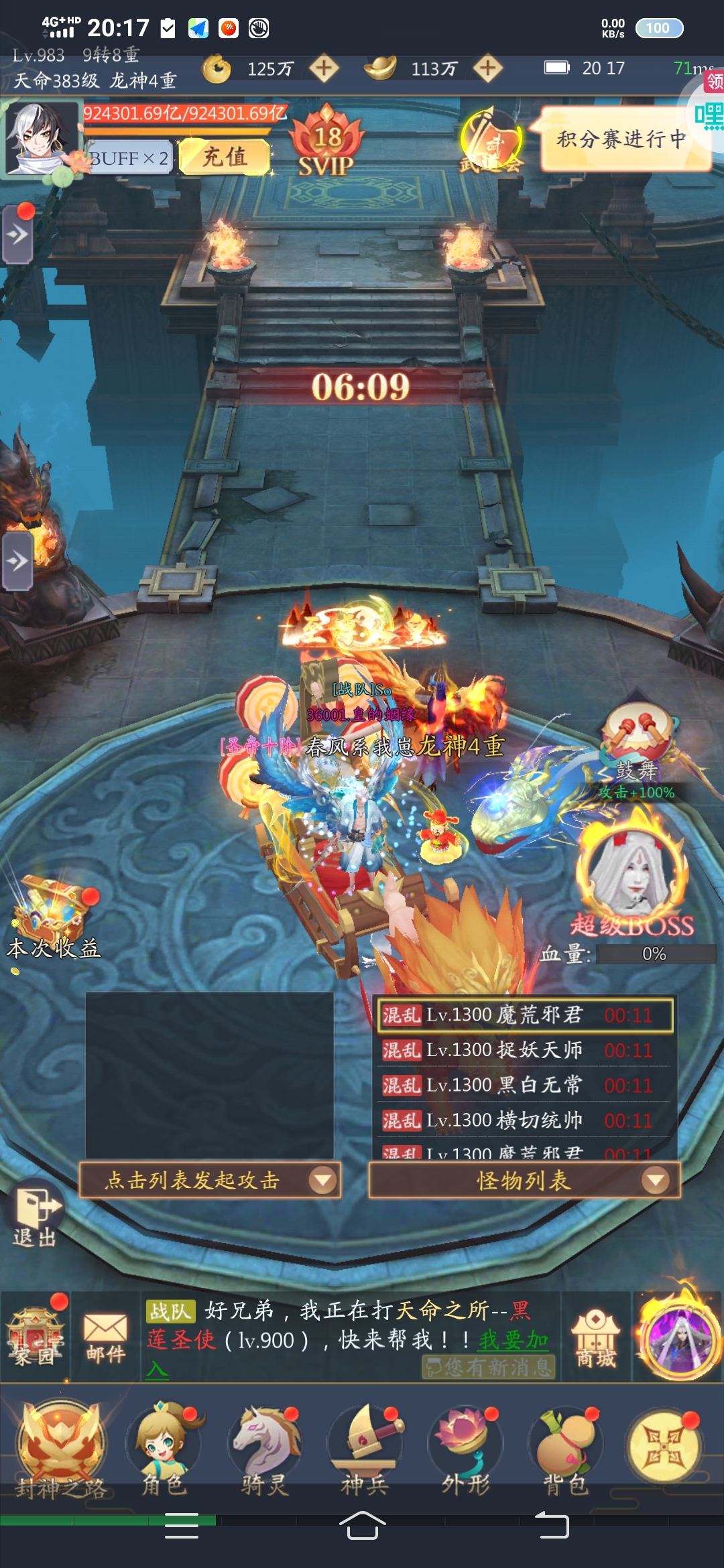Add gold coins with the plus button
Screen dimensions: 724x1568
324,68
